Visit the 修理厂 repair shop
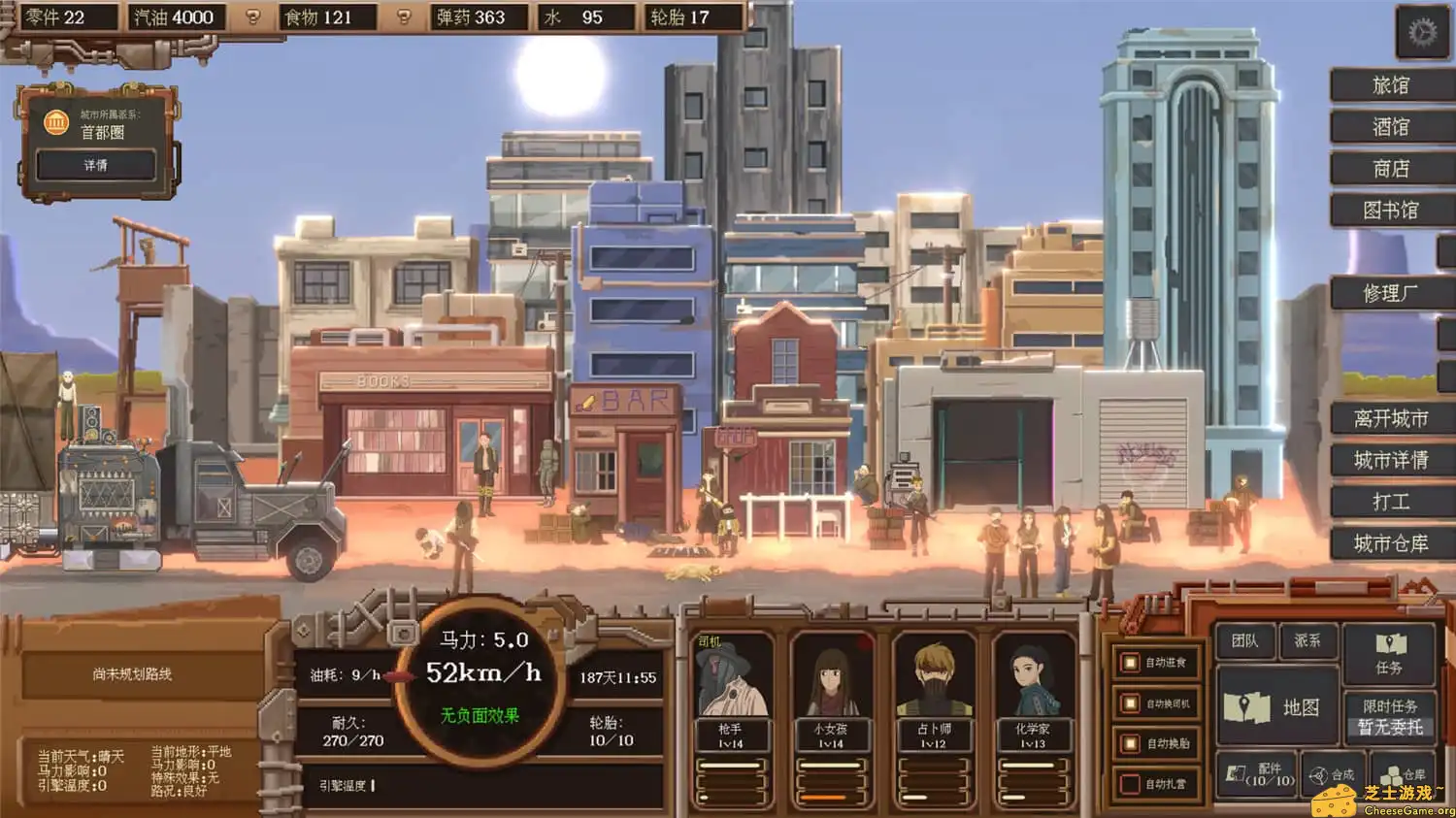The height and width of the screenshot is (818, 1456). [x=1391, y=292]
